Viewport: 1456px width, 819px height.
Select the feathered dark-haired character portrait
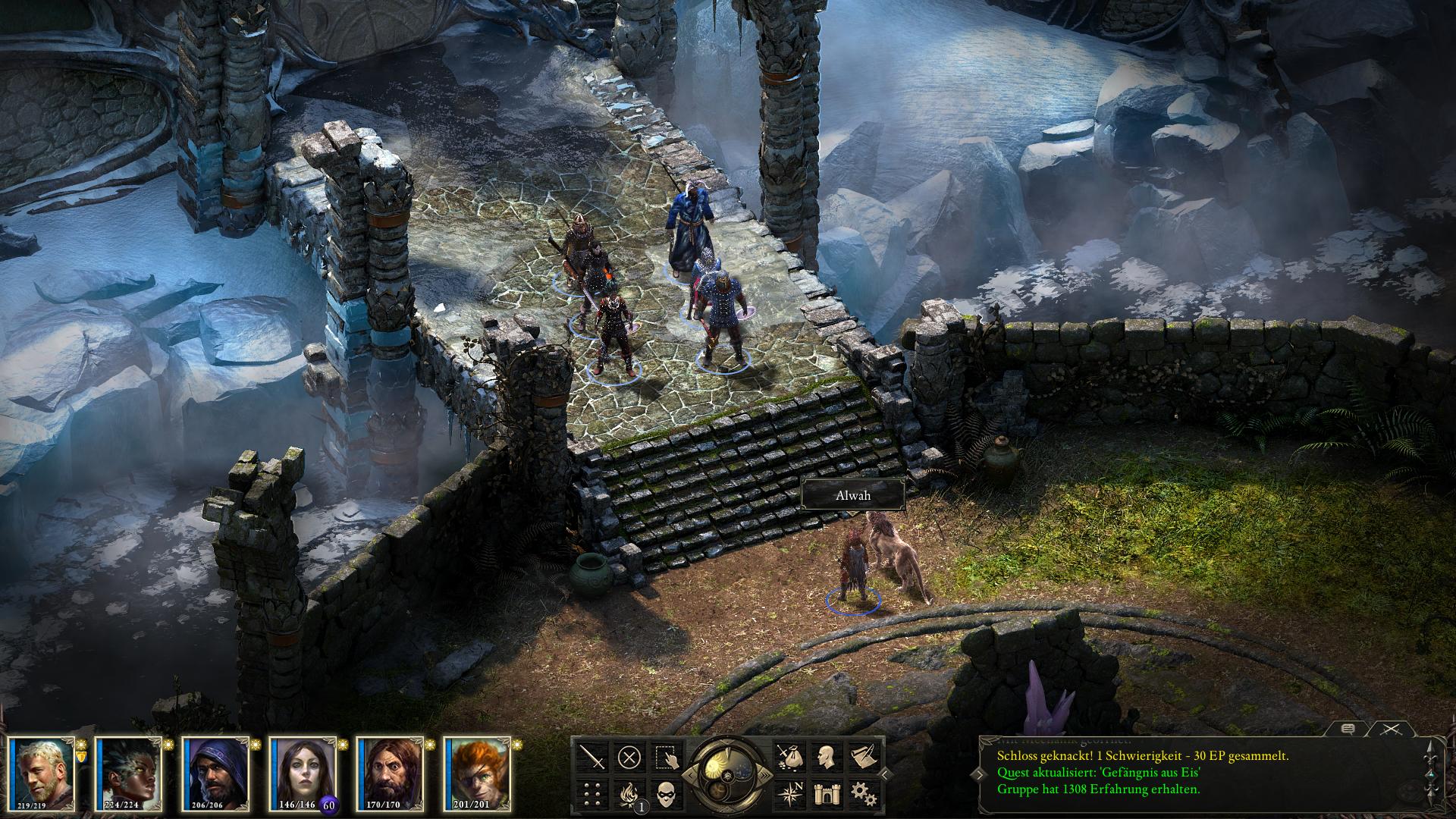pyautogui.click(x=128, y=773)
